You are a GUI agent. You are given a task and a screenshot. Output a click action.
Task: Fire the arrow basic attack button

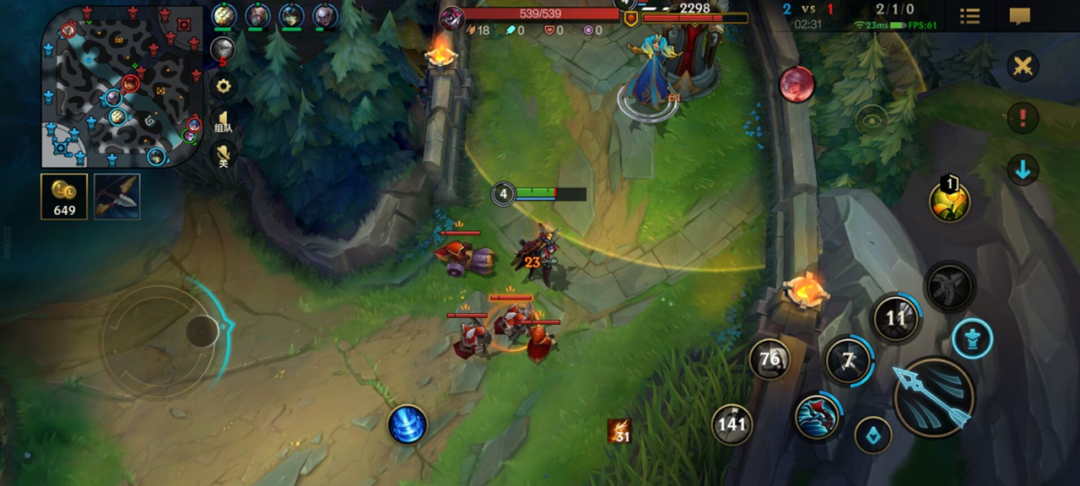(x=933, y=397)
